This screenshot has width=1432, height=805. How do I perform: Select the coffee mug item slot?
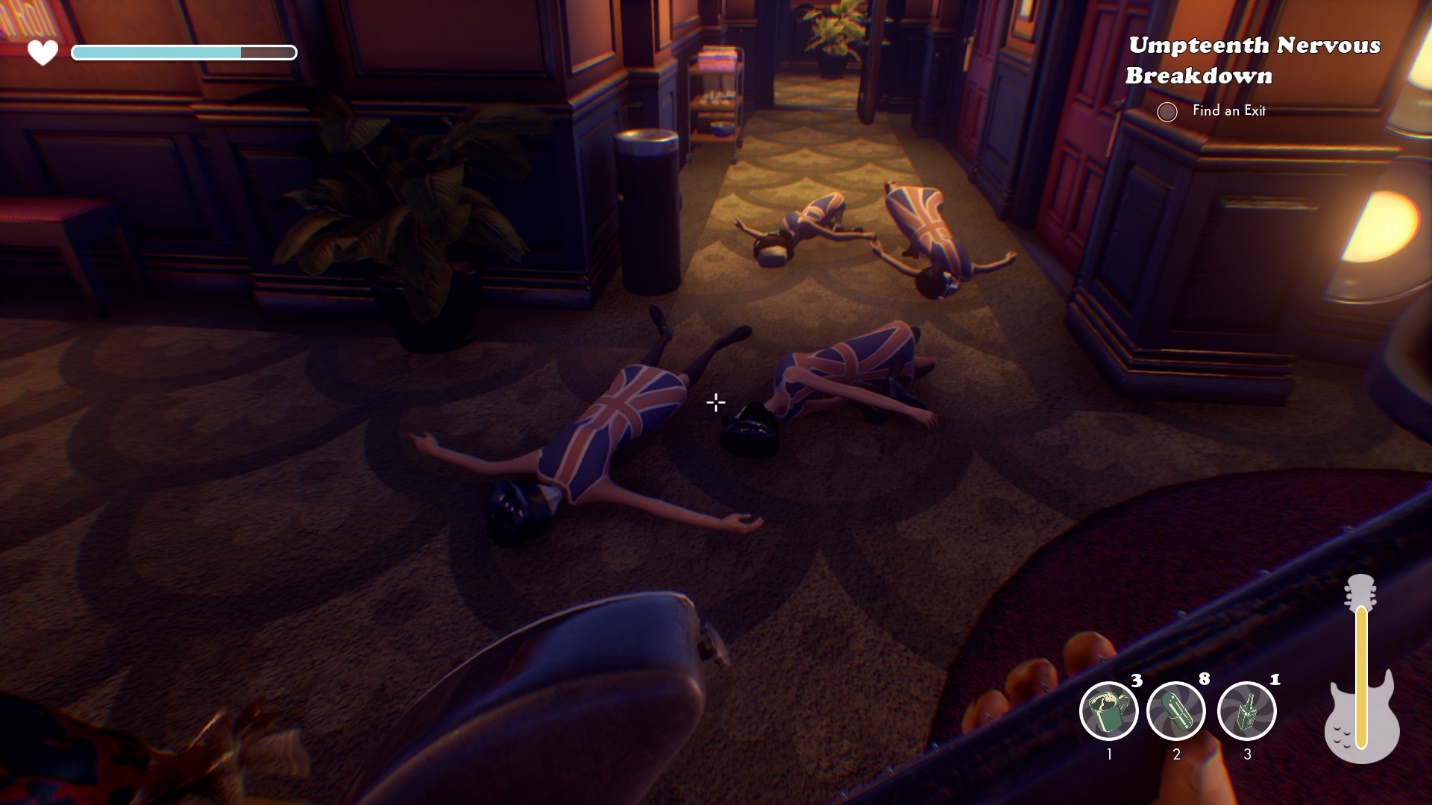(x=1109, y=711)
